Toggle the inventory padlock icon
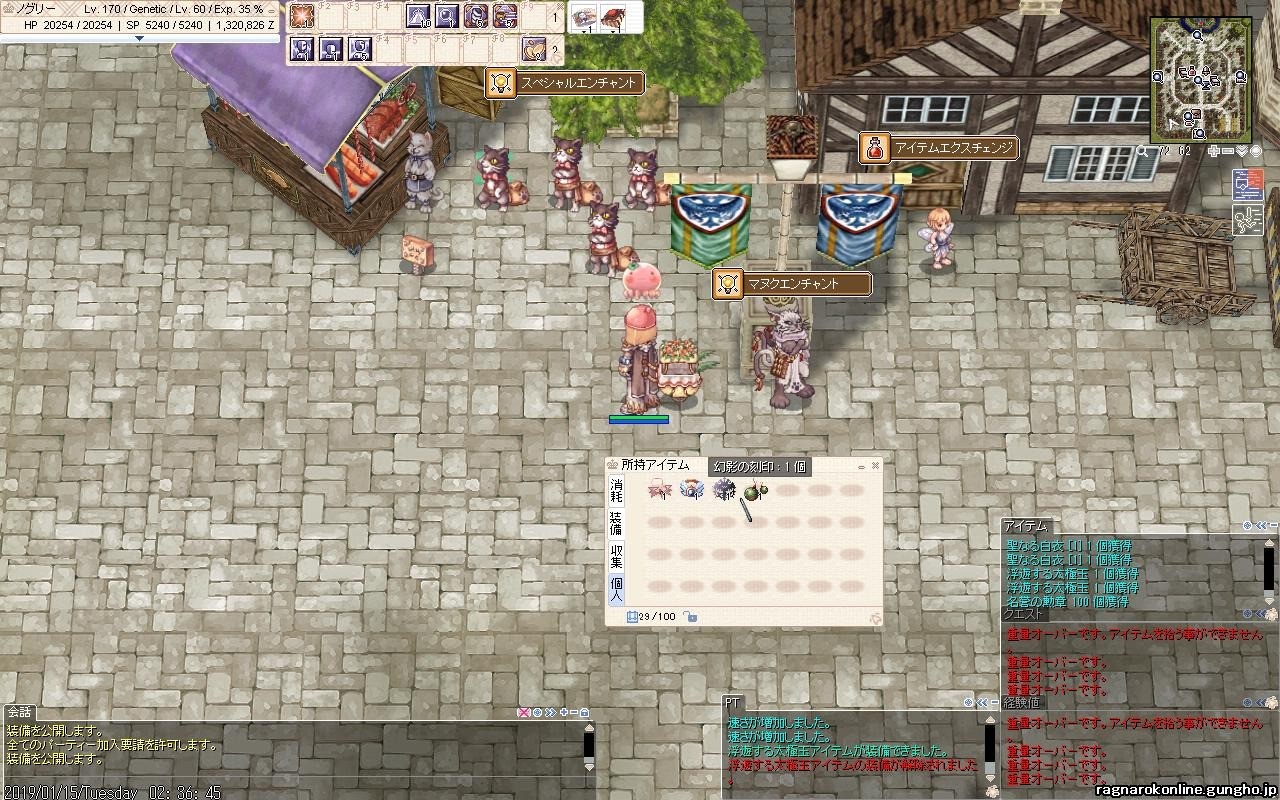Screen dimensions: 1280x800 [x=691, y=617]
